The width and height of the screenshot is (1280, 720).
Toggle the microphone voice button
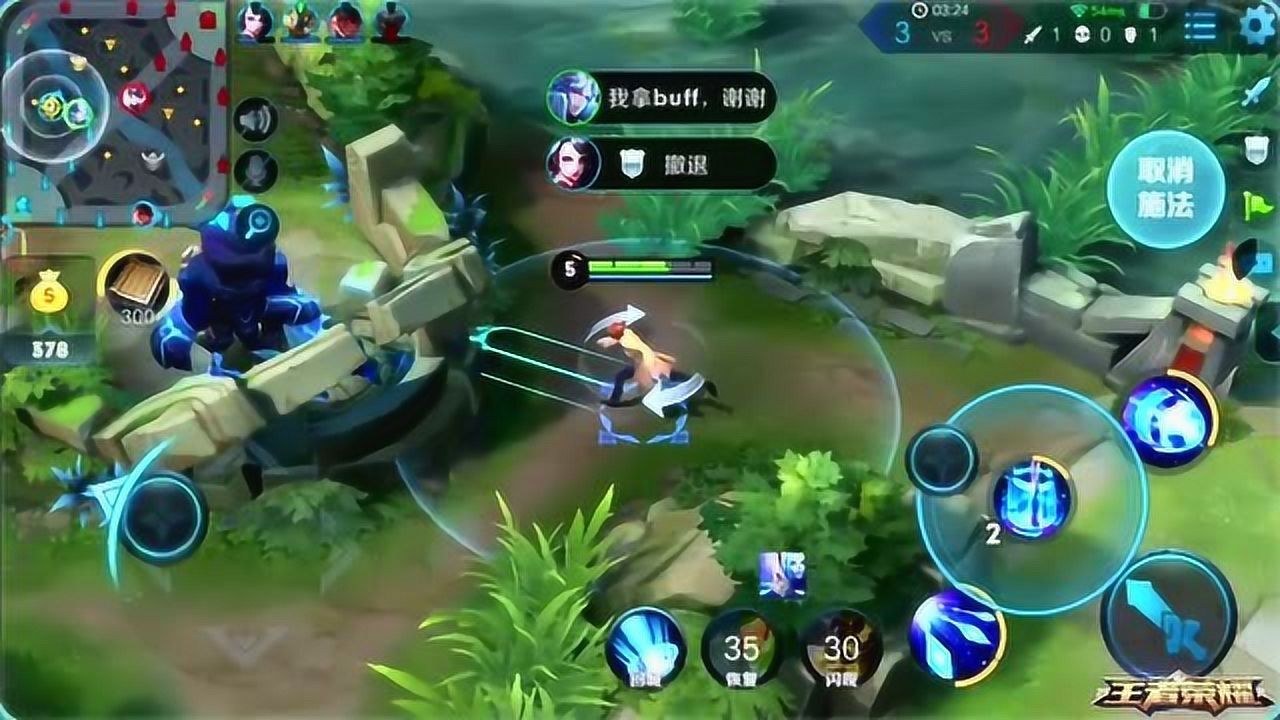pyautogui.click(x=255, y=171)
